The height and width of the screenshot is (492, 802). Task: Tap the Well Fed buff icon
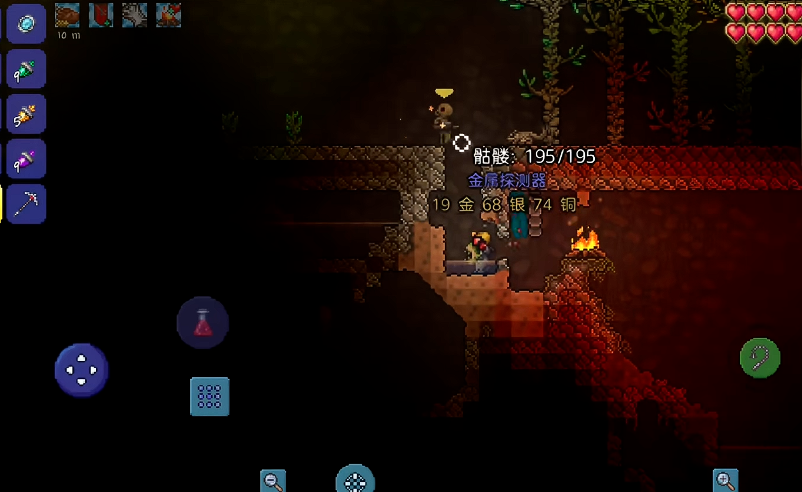click(67, 14)
